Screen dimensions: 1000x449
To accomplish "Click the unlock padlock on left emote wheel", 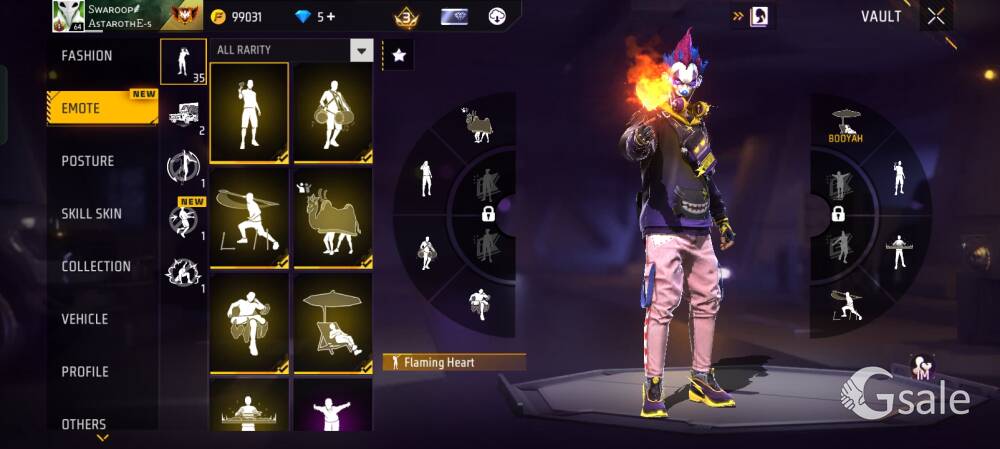I will [x=488, y=214].
